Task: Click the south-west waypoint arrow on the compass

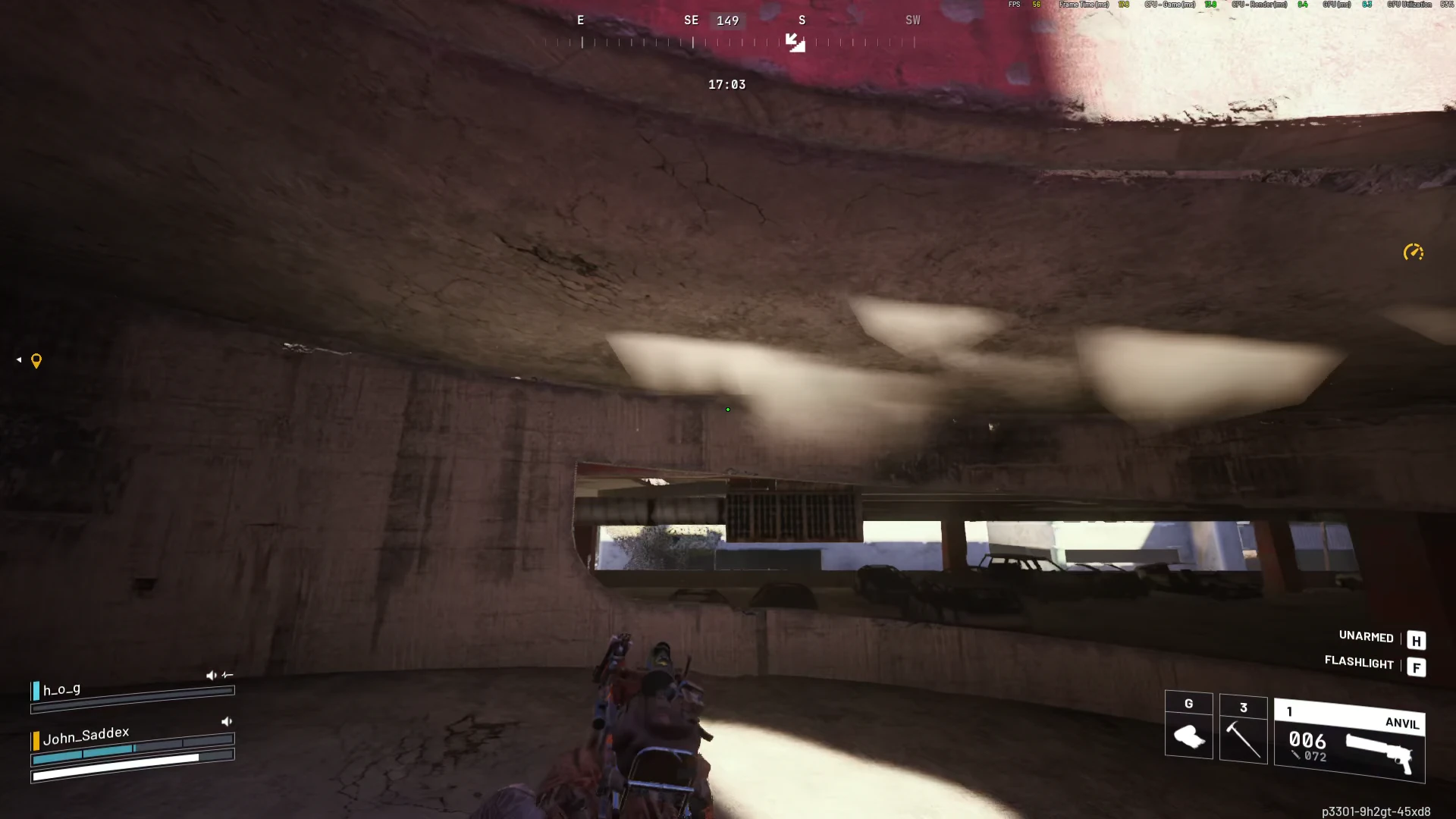Action: click(x=795, y=43)
